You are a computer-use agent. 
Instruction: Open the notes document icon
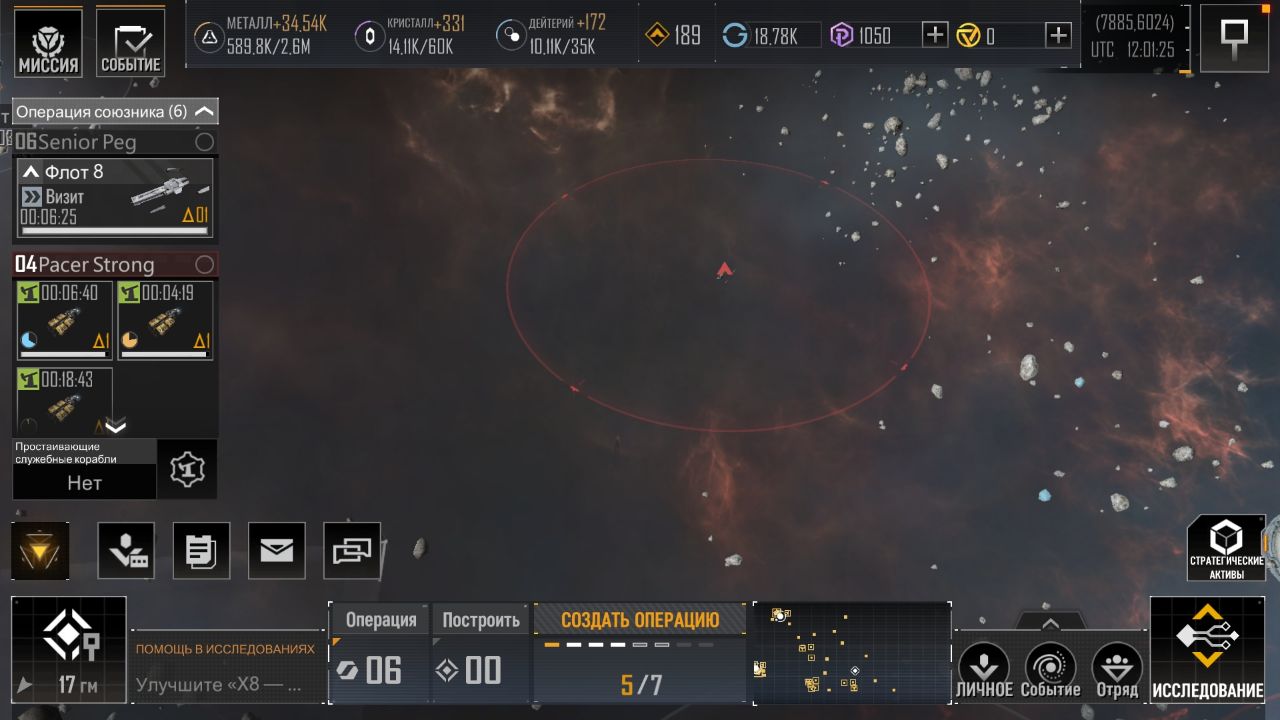pyautogui.click(x=201, y=550)
